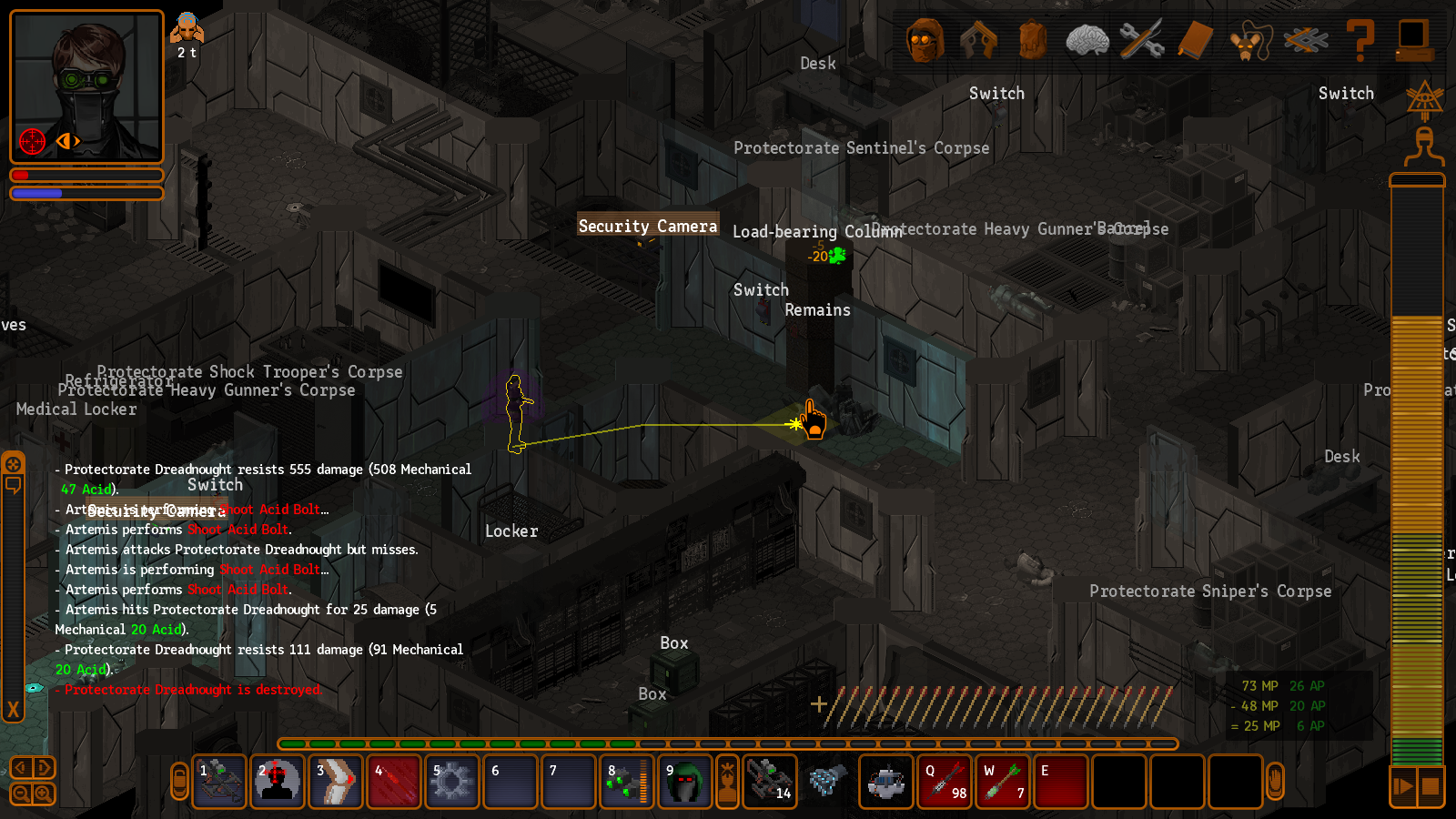Open the brain abilities menu
Viewport: 1456px width, 819px height.
pyautogui.click(x=1087, y=40)
